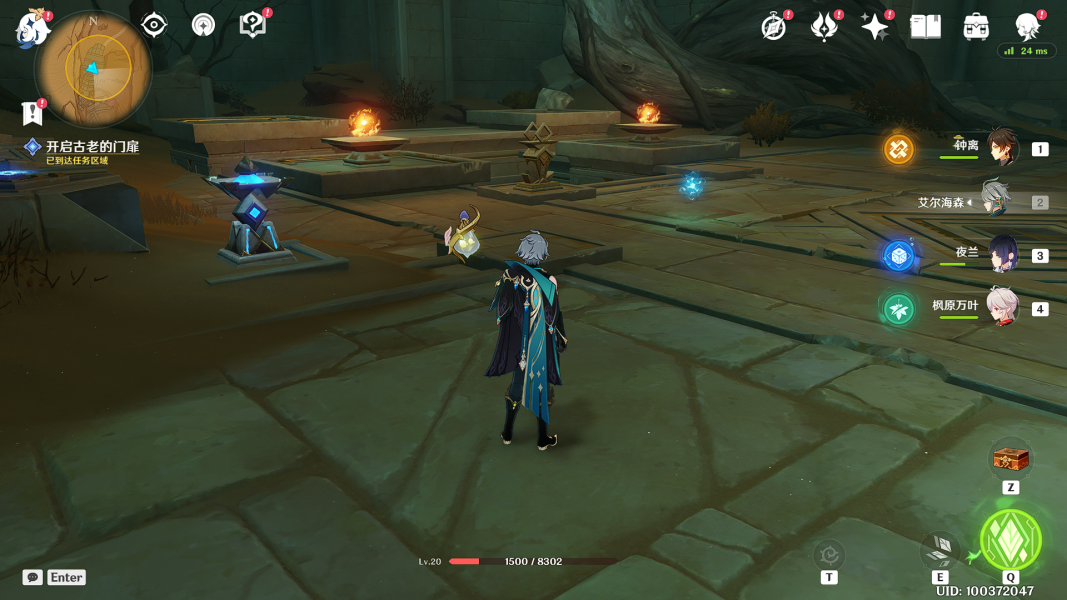Switch to party member 钟离
Image resolution: width=1067 pixels, height=600 pixels.
pyautogui.click(x=1002, y=148)
